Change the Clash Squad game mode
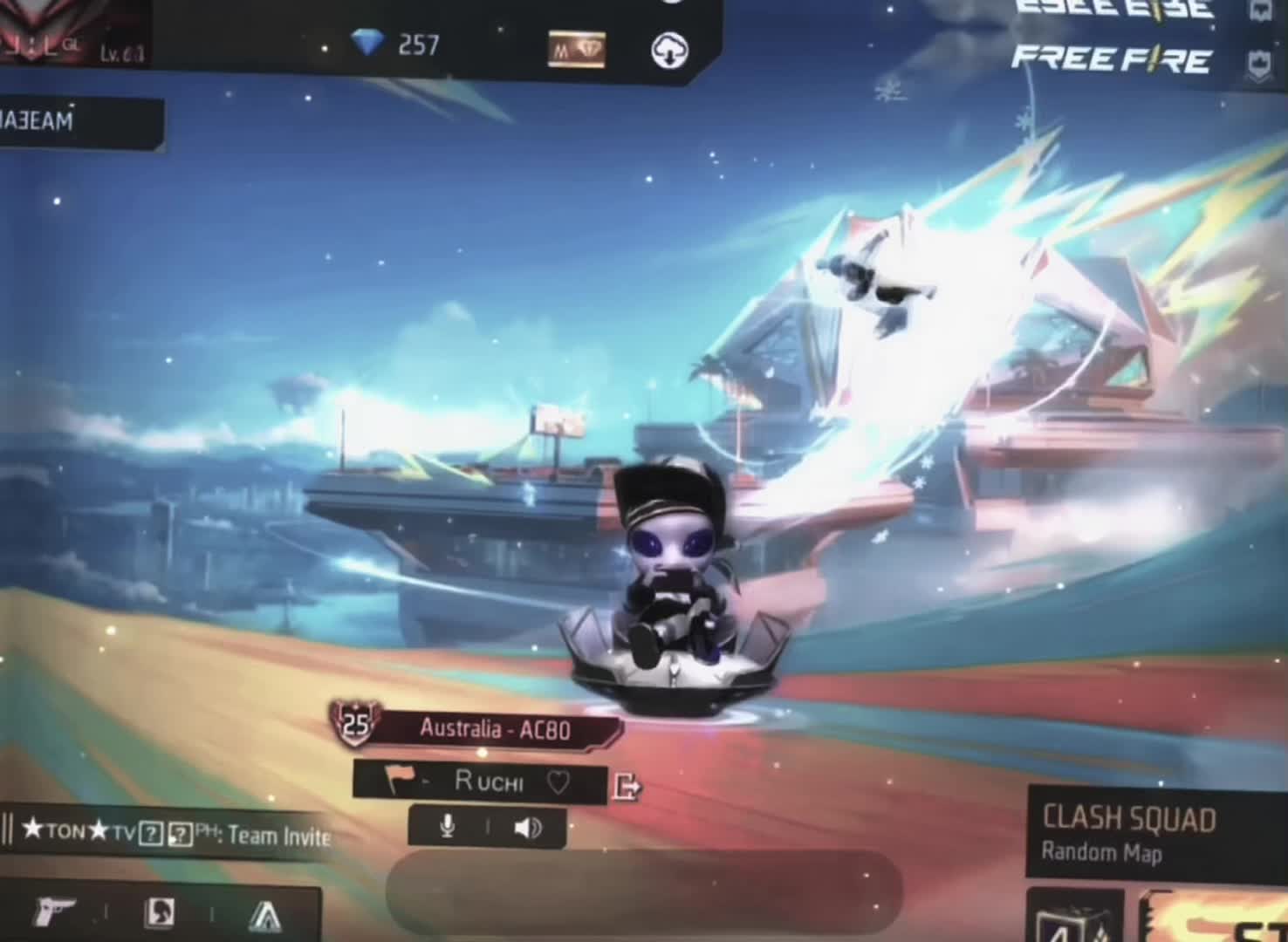1288x942 pixels. pyautogui.click(x=1130, y=833)
